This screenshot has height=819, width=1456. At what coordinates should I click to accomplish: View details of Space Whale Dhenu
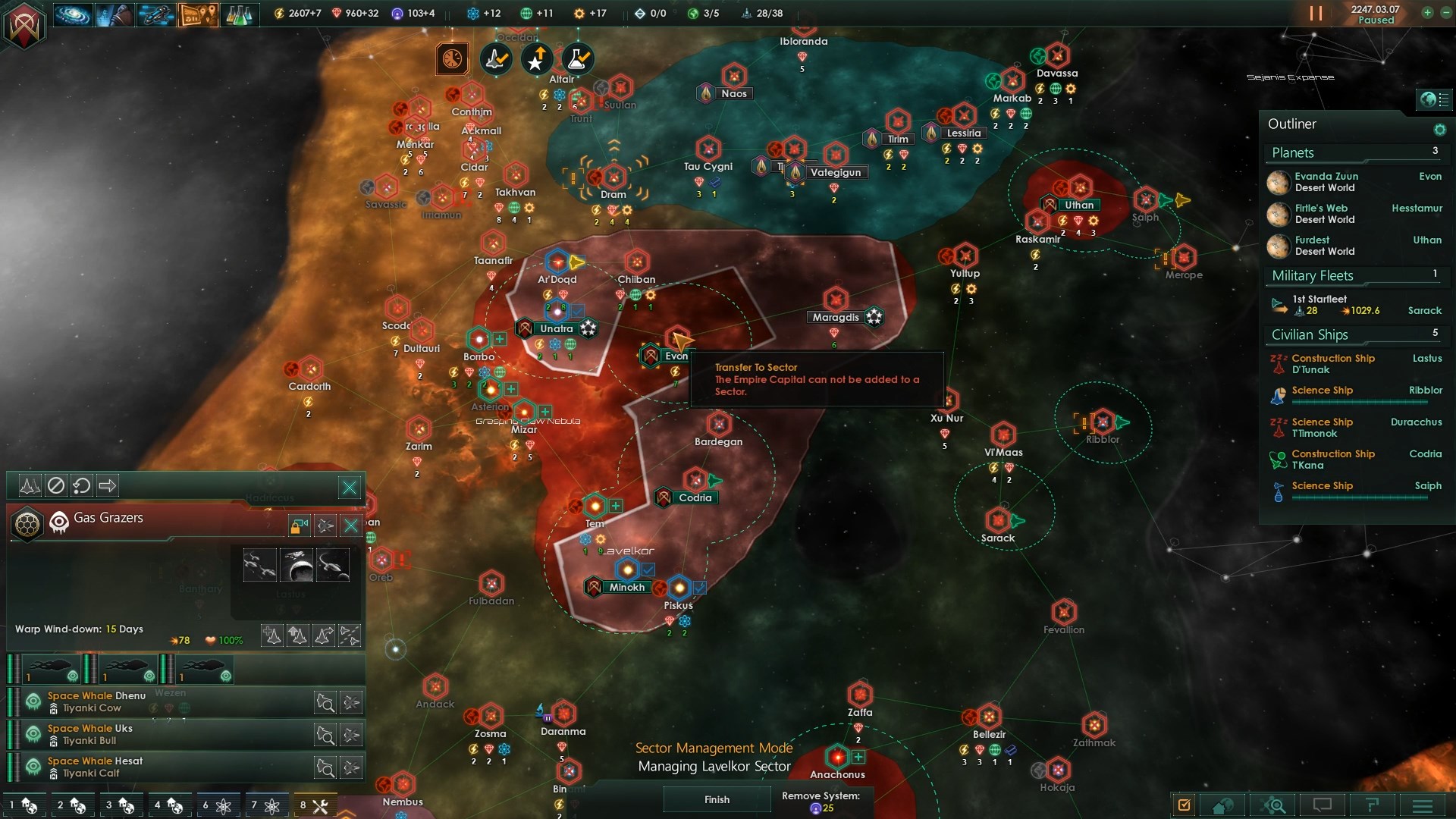click(325, 702)
